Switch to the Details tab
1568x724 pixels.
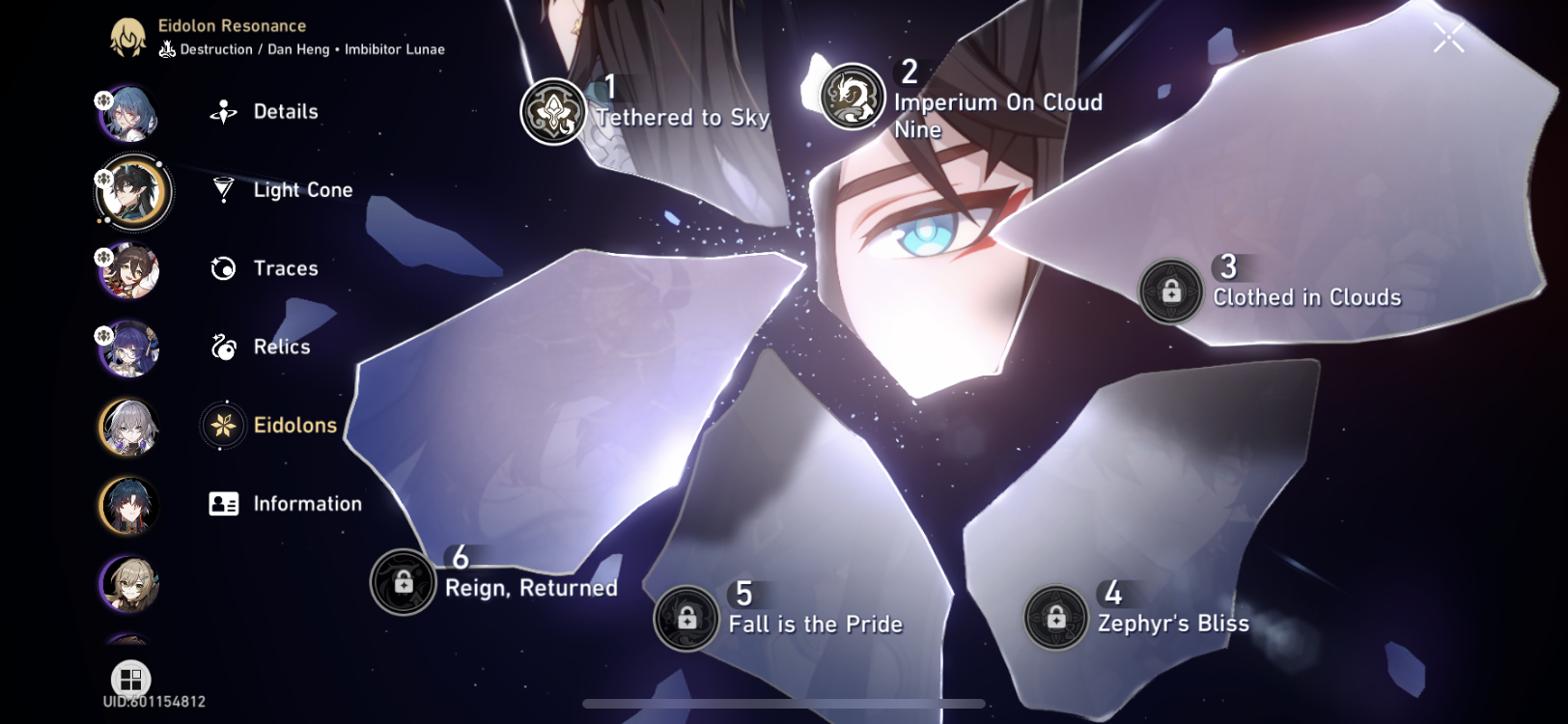point(285,112)
